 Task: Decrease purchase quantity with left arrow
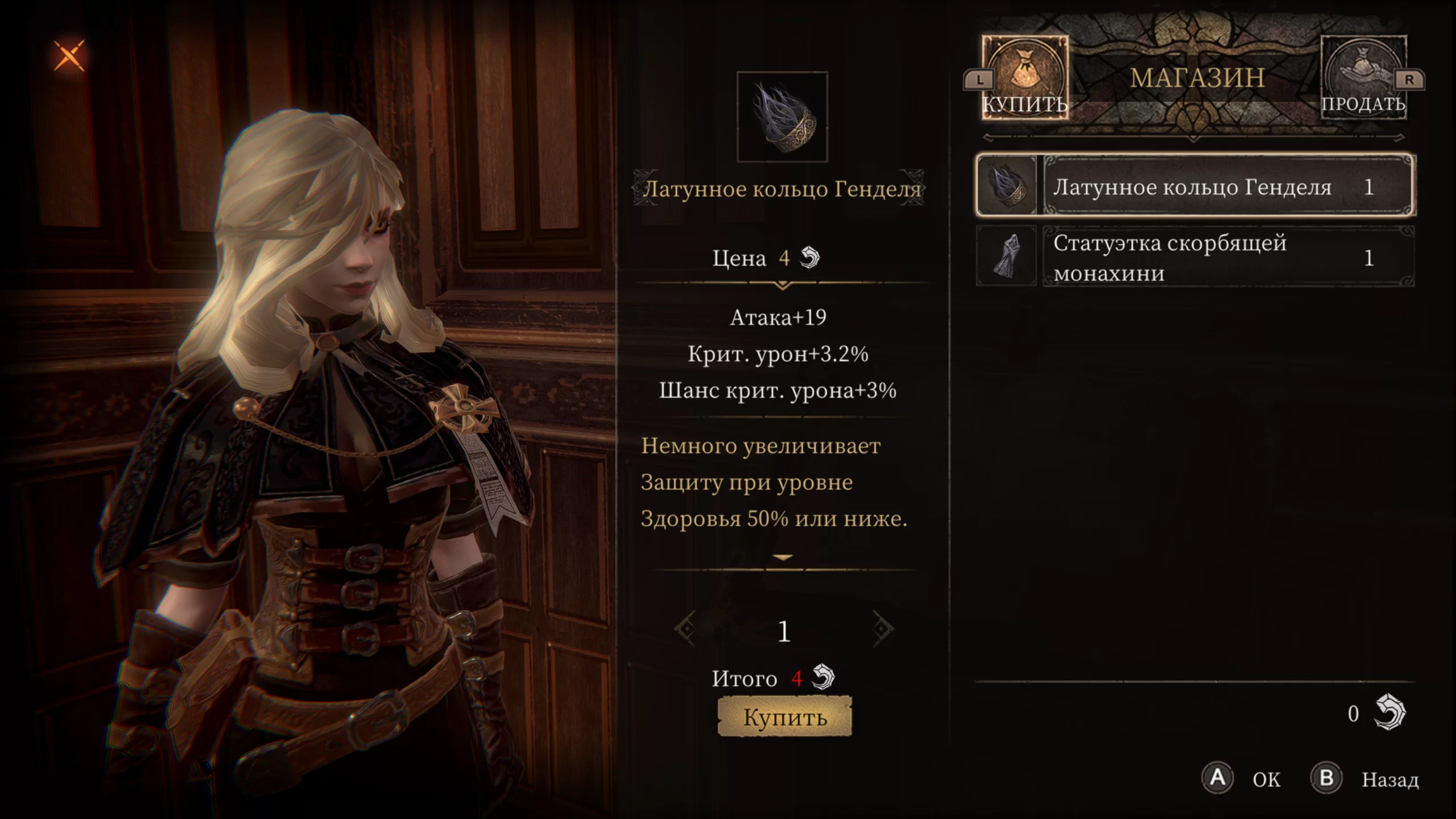[x=685, y=629]
